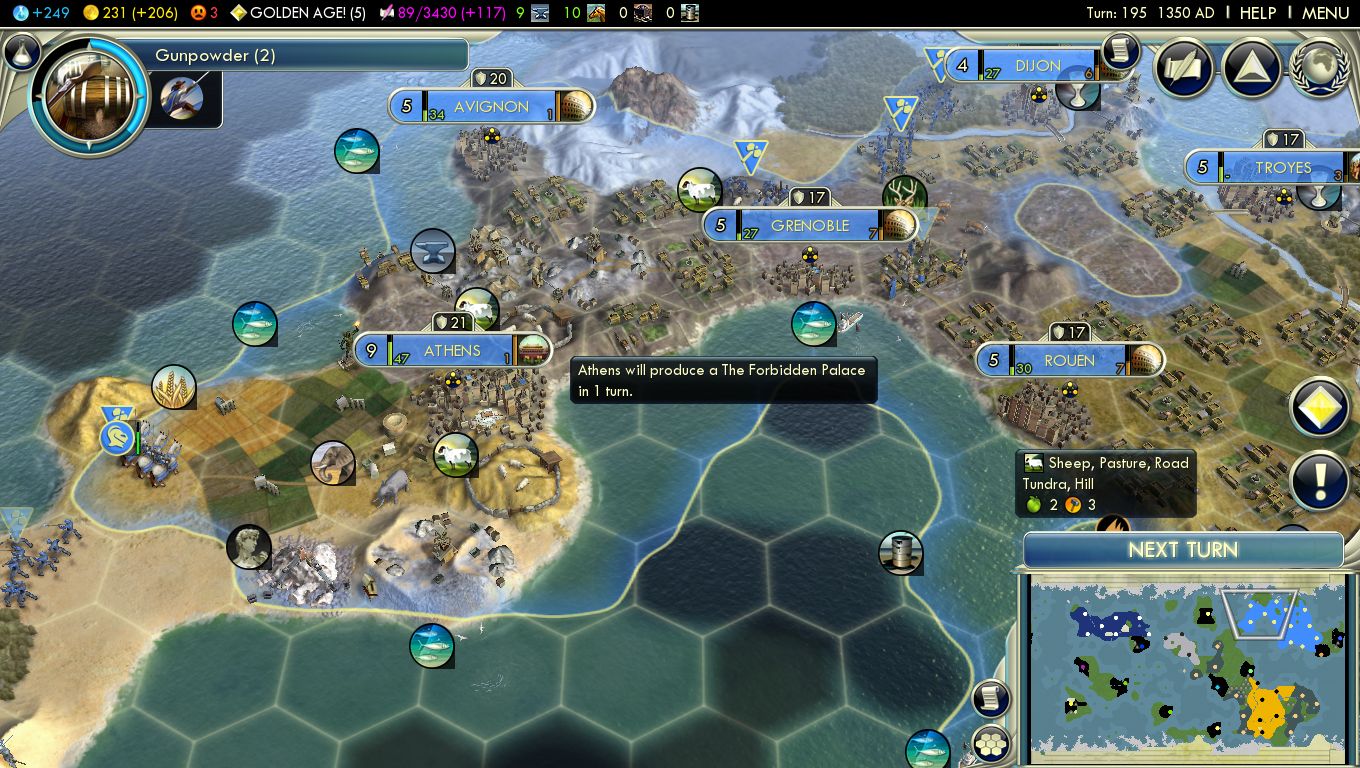This screenshot has width=1360, height=768.
Task: Click the Dijon city banner
Action: coord(1037,66)
